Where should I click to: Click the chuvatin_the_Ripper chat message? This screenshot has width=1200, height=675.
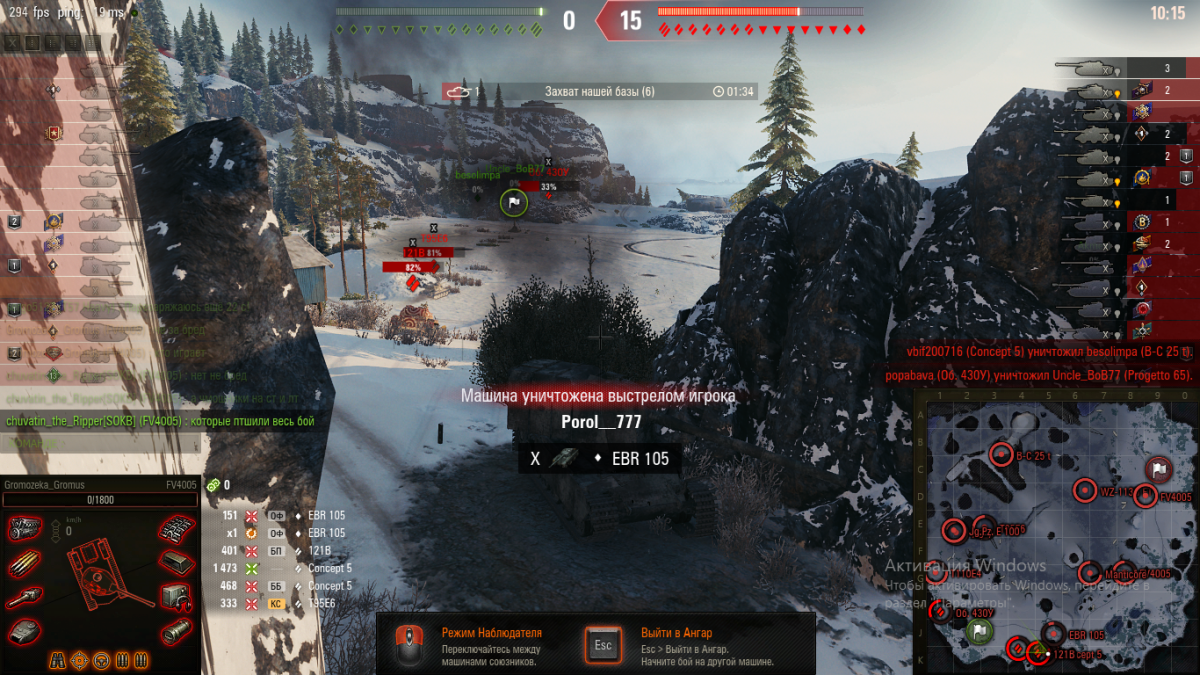tap(160, 421)
